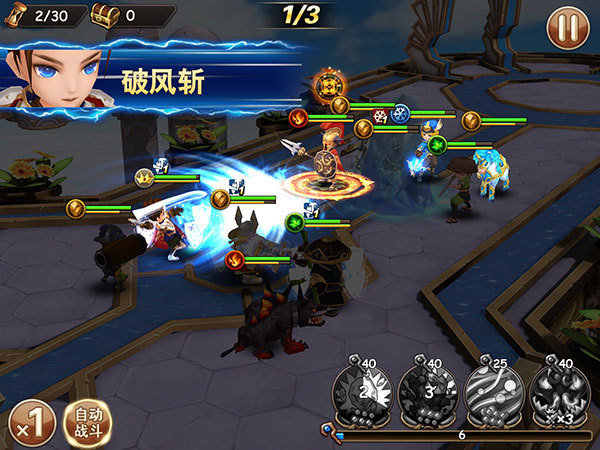Use the swirling wind skill costing 25
Screen dimensions: 600x450
(x=493, y=392)
